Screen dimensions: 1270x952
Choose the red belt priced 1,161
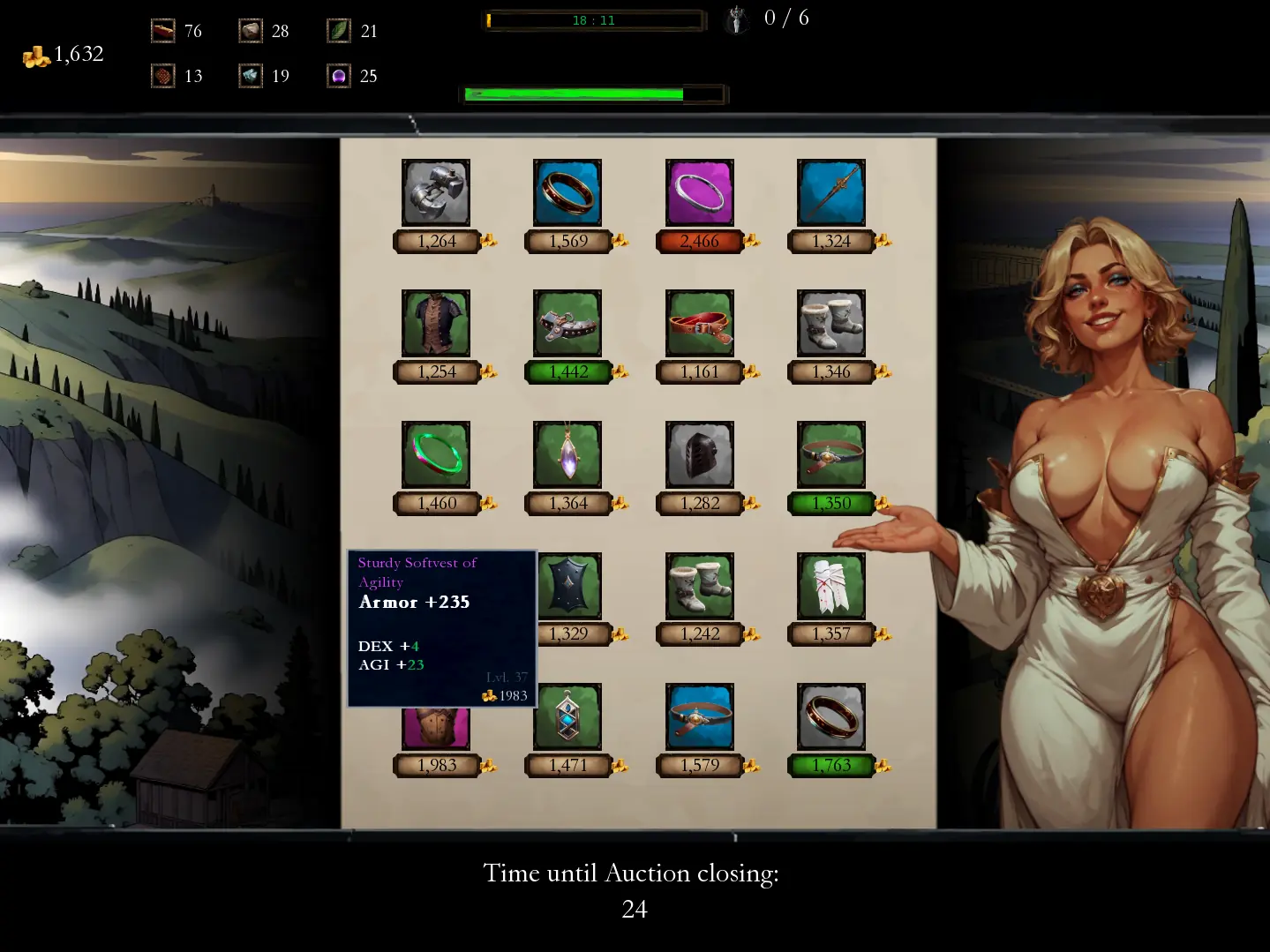700,323
